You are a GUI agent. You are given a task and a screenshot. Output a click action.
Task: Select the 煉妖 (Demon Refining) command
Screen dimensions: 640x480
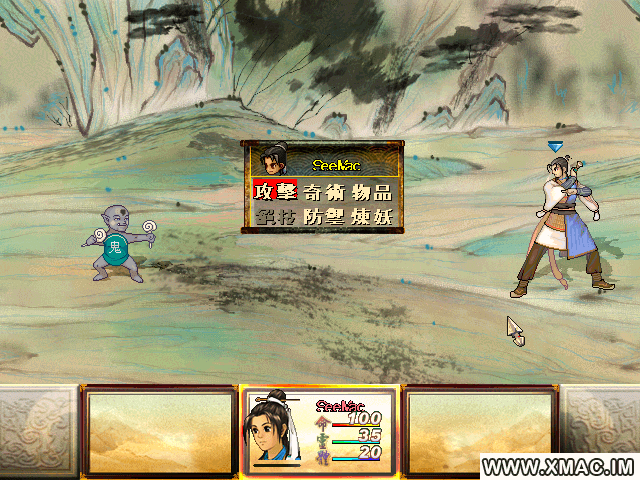click(x=370, y=216)
